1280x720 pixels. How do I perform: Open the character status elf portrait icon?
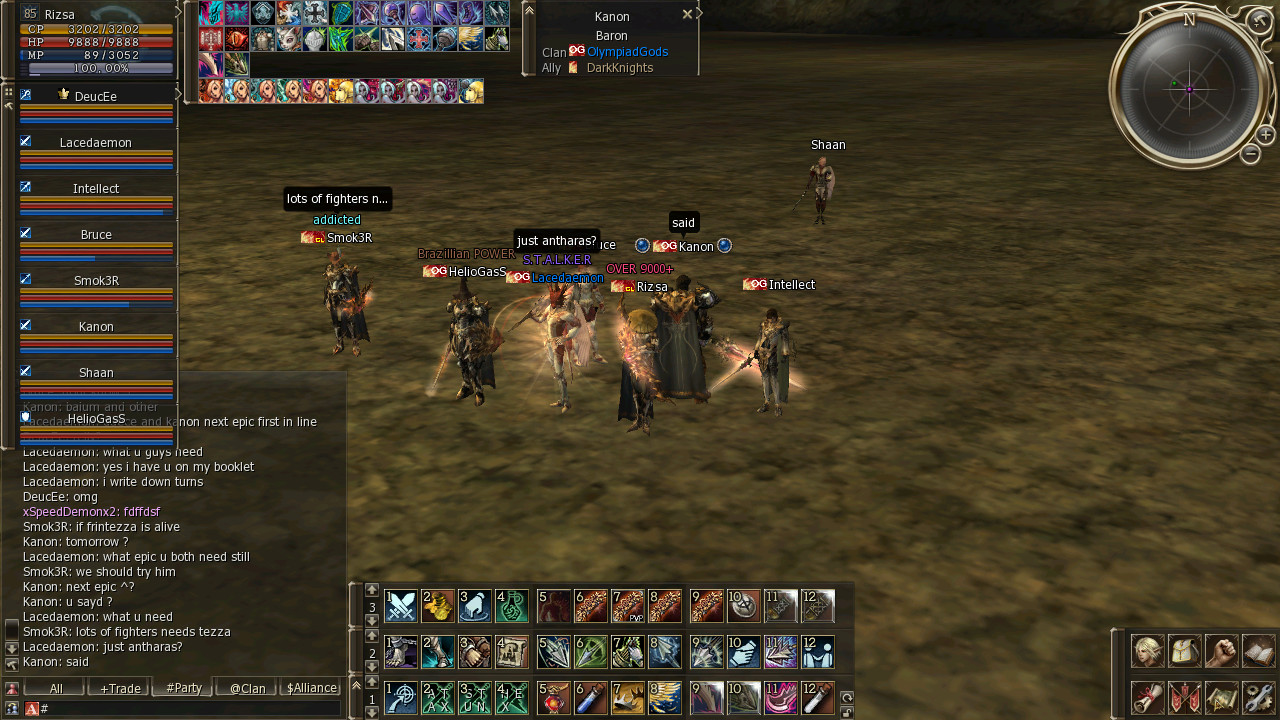coord(1147,651)
